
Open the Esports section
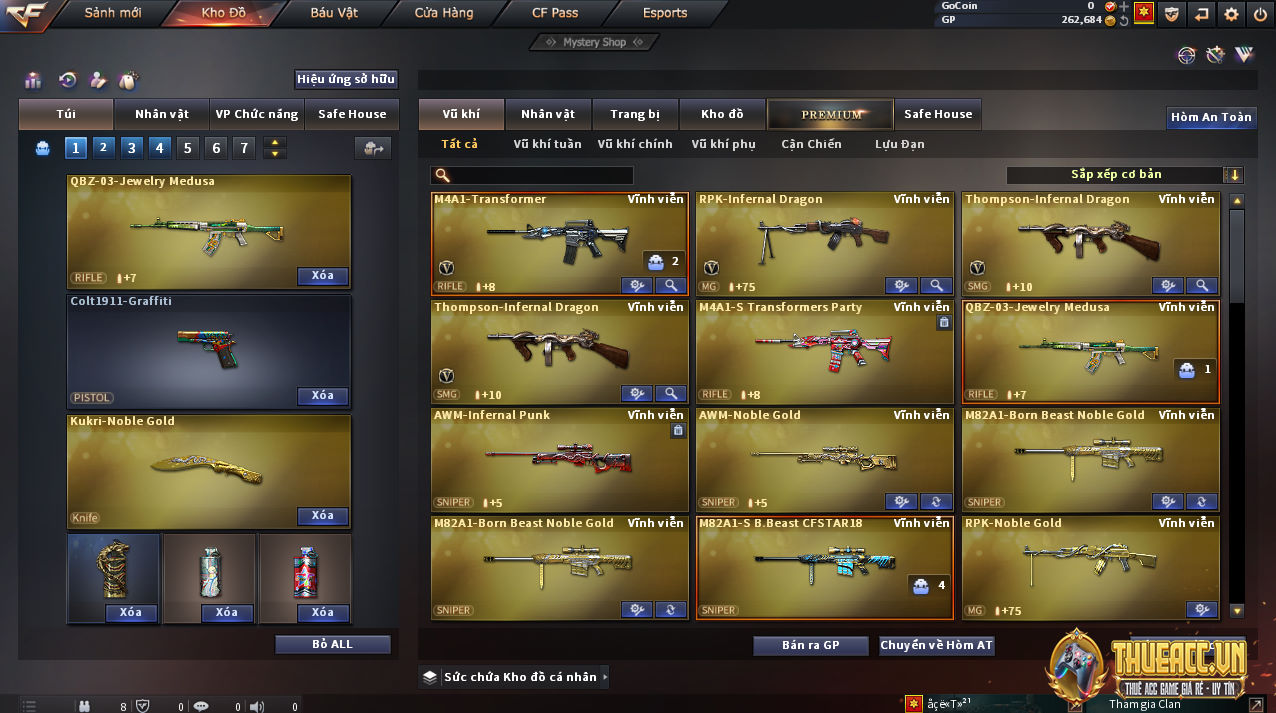pyautogui.click(x=665, y=13)
